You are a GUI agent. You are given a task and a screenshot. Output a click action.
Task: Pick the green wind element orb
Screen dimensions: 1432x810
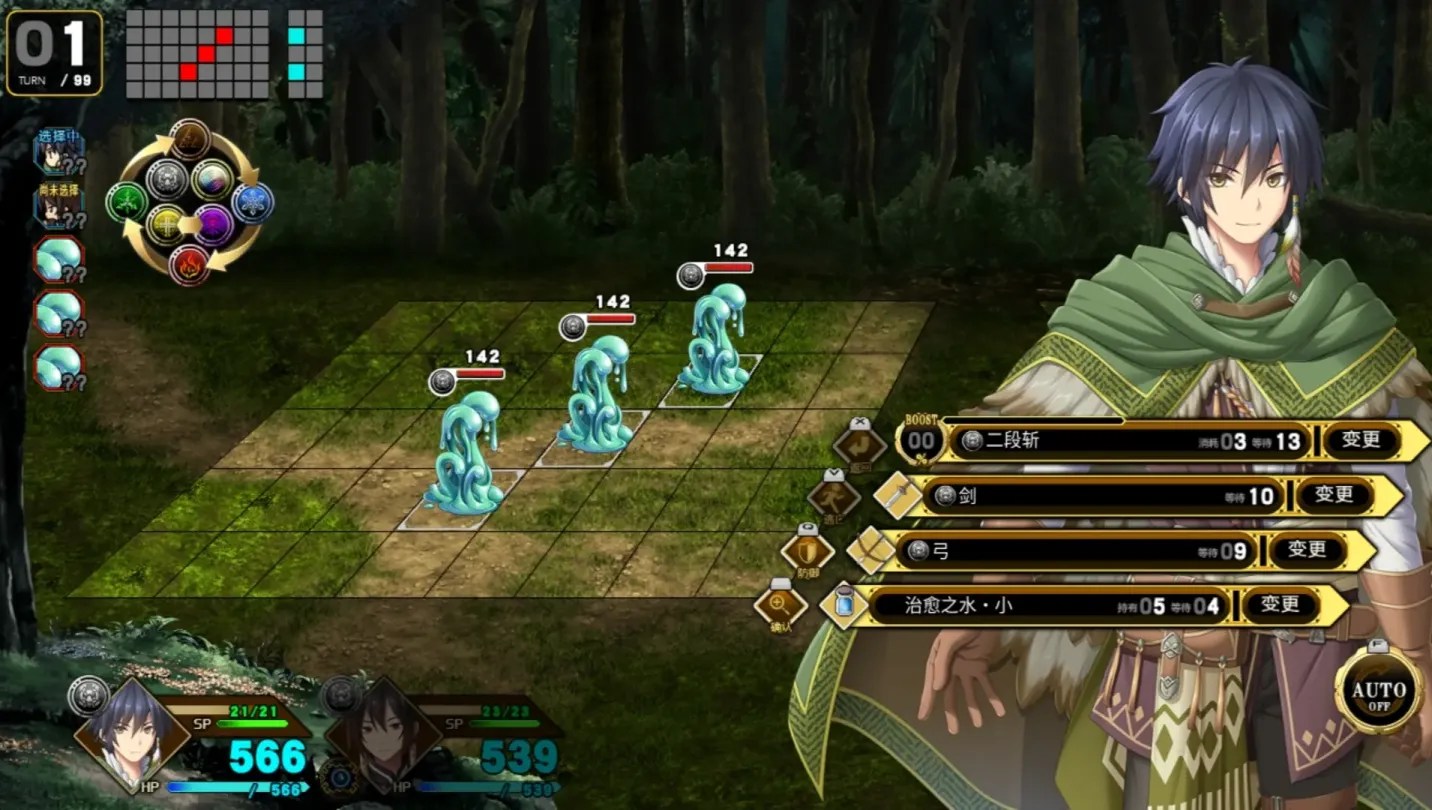(x=127, y=200)
